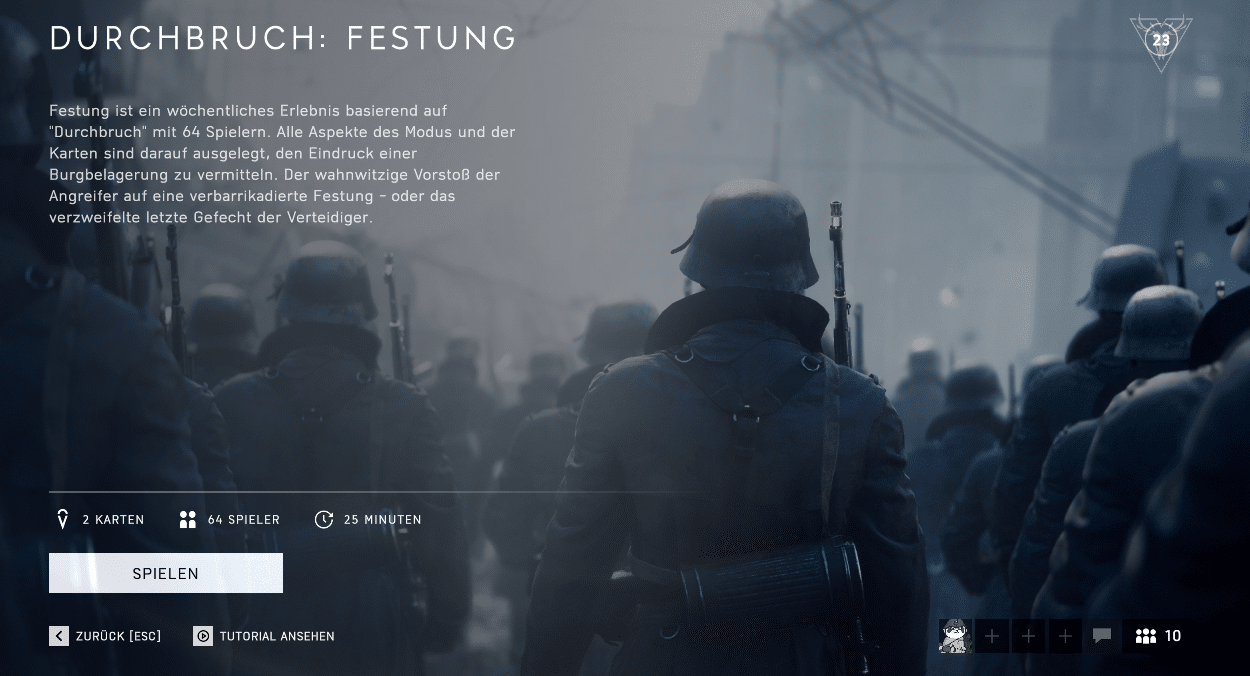Image resolution: width=1250 pixels, height=676 pixels.
Task: Select your squad soldier avatar
Action: (955, 636)
